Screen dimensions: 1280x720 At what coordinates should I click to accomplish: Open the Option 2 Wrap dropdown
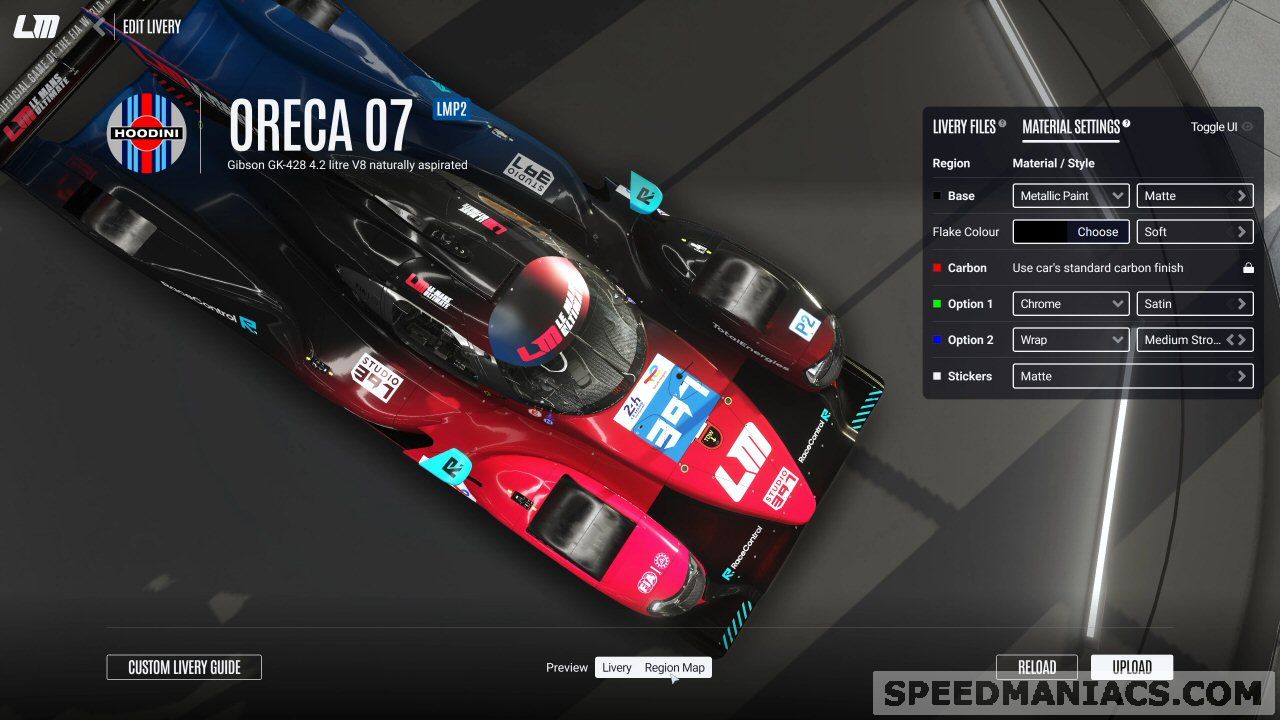tap(1070, 340)
